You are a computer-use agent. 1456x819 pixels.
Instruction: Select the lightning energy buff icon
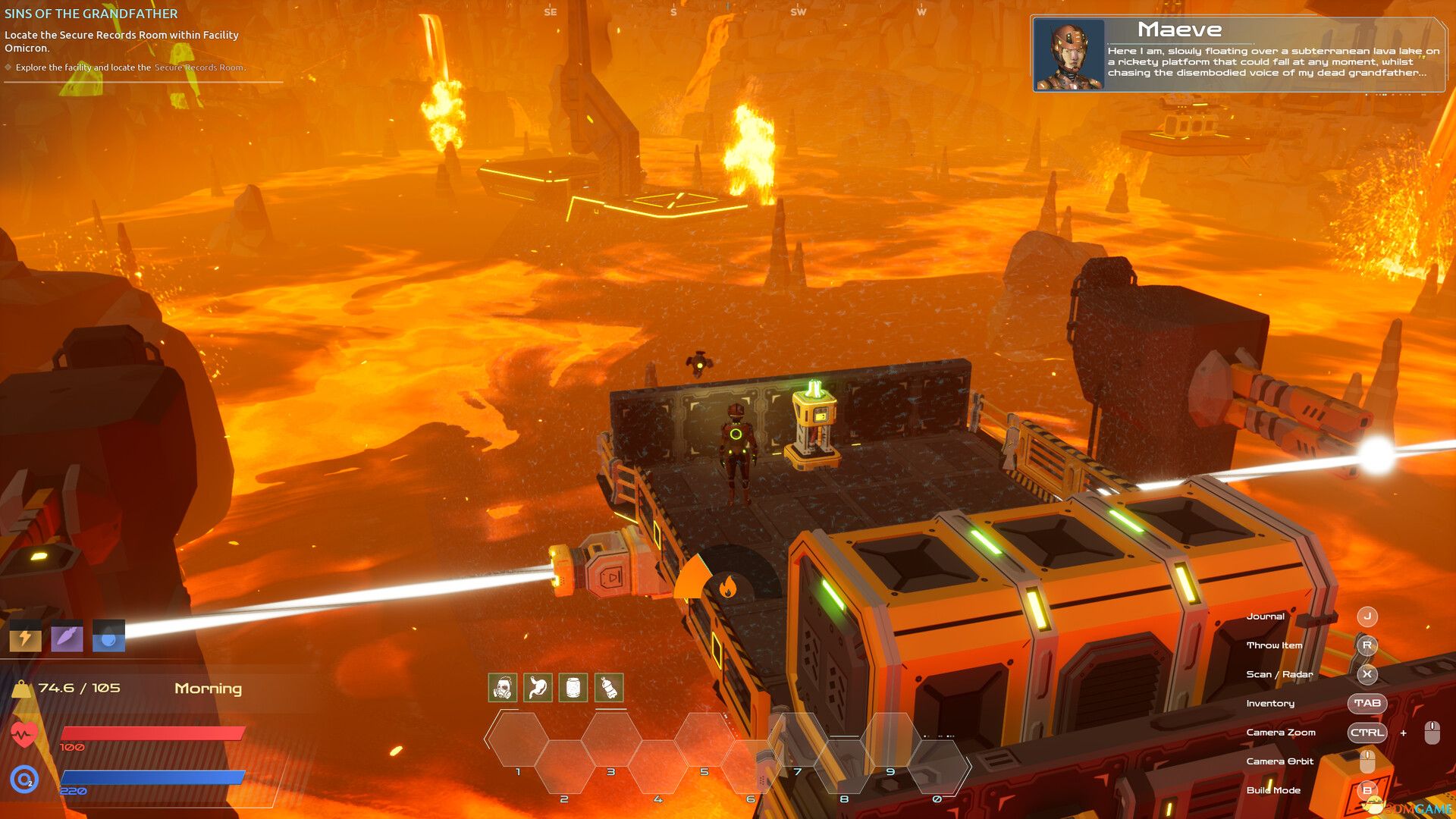(25, 637)
